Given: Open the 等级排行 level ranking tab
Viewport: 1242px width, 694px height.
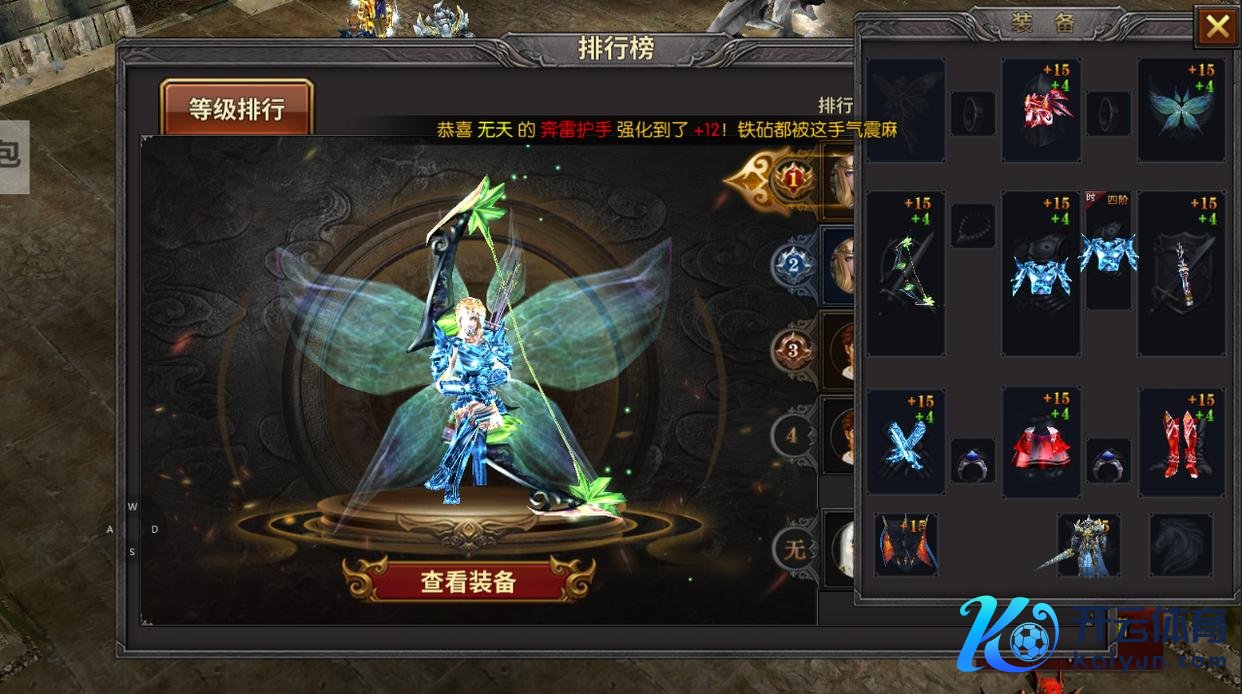Looking at the screenshot, I should (x=237, y=108).
